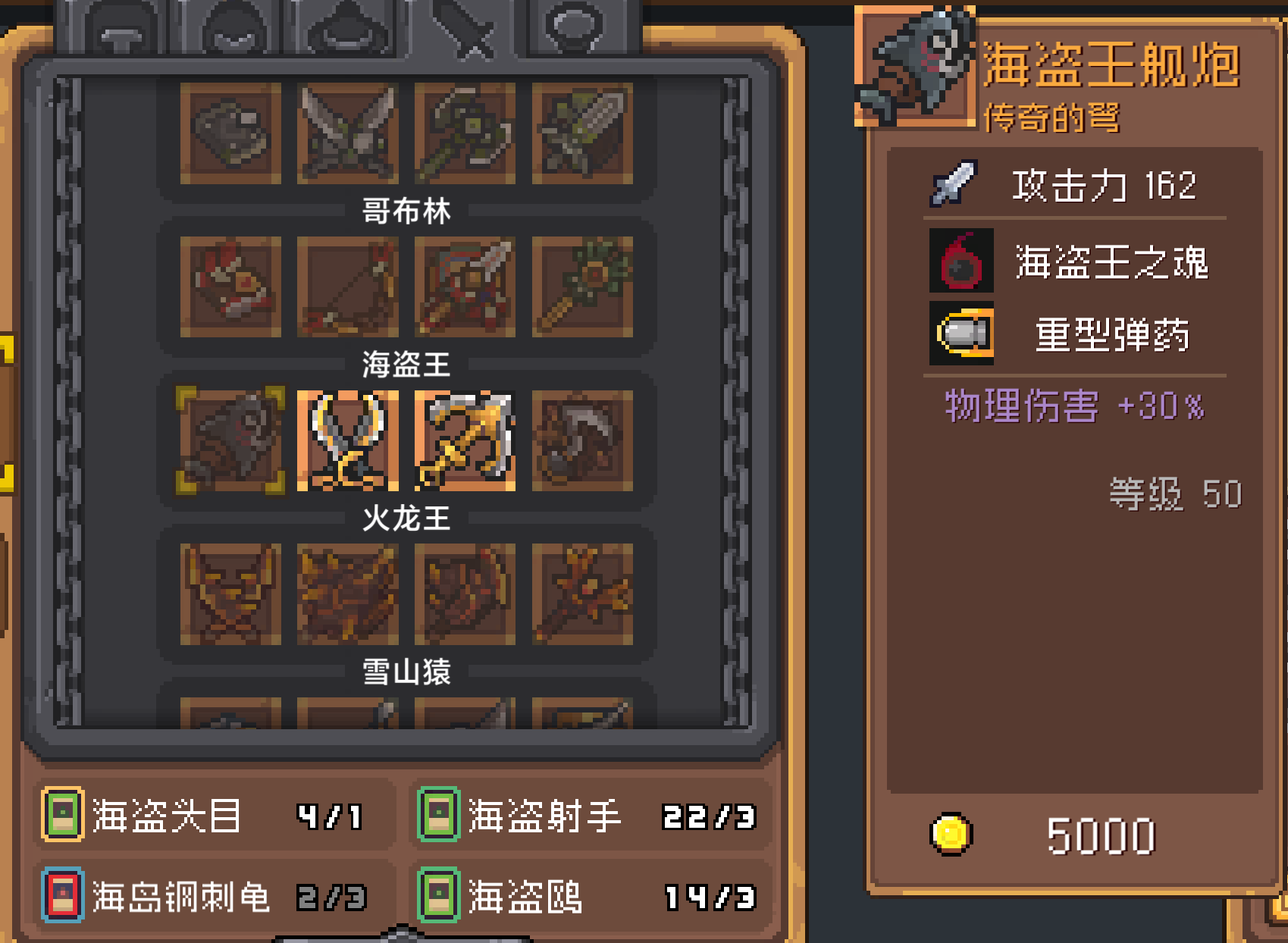
Task: Click the golden anchor sword item
Action: pos(463,440)
